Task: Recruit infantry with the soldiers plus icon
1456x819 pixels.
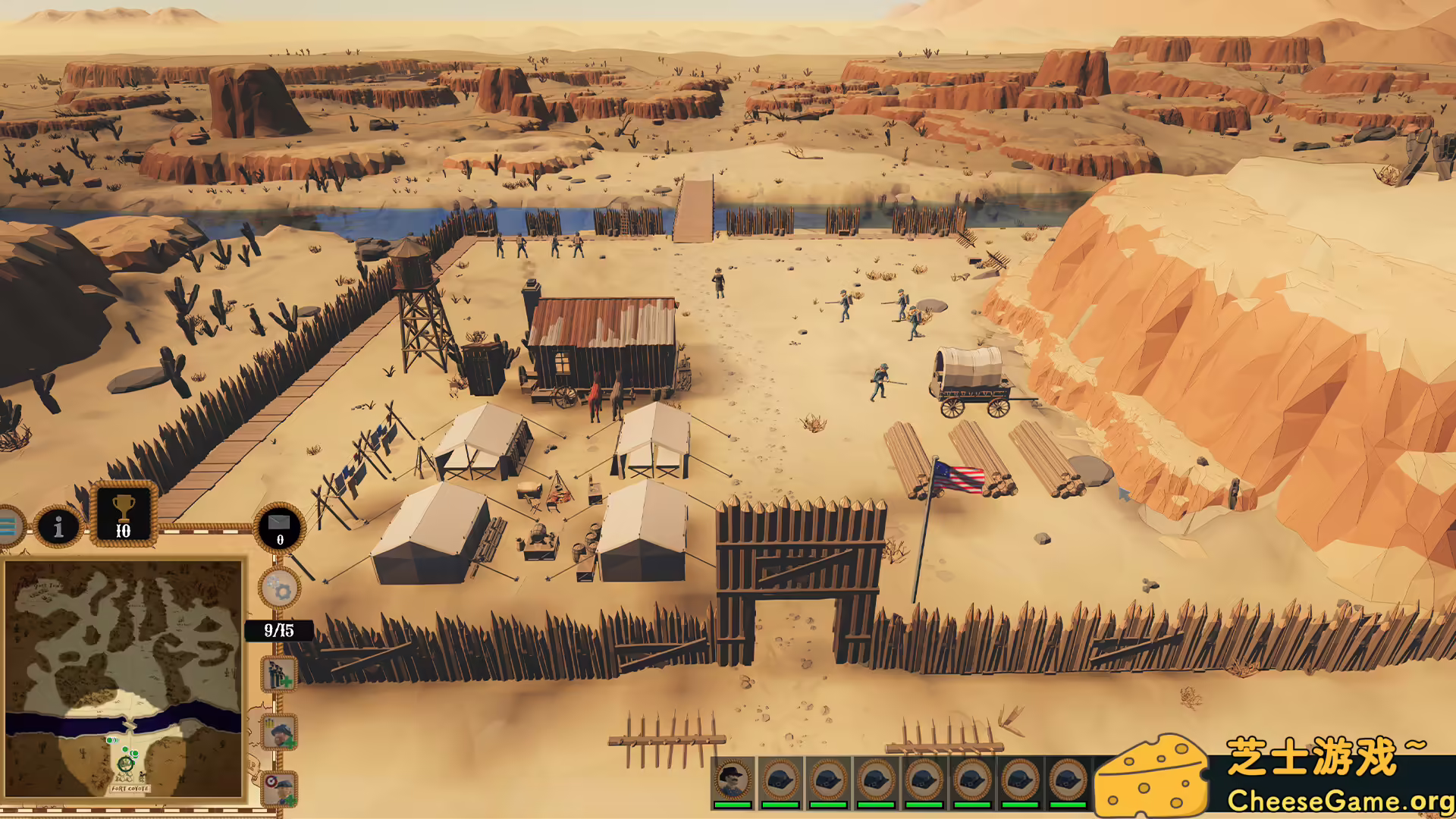Action: [278, 675]
